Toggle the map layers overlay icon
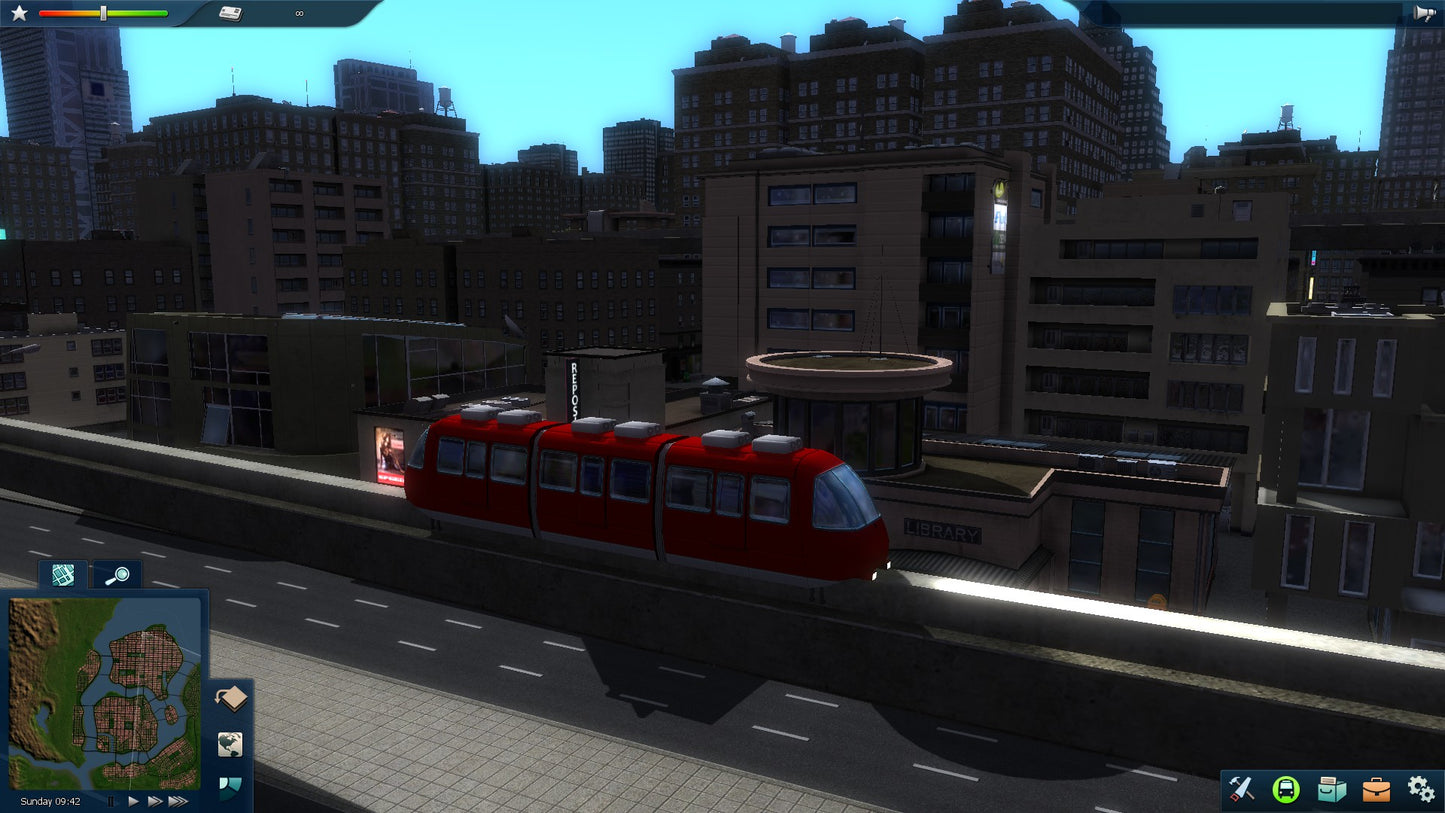Screen dimensions: 1445x813 231,697
